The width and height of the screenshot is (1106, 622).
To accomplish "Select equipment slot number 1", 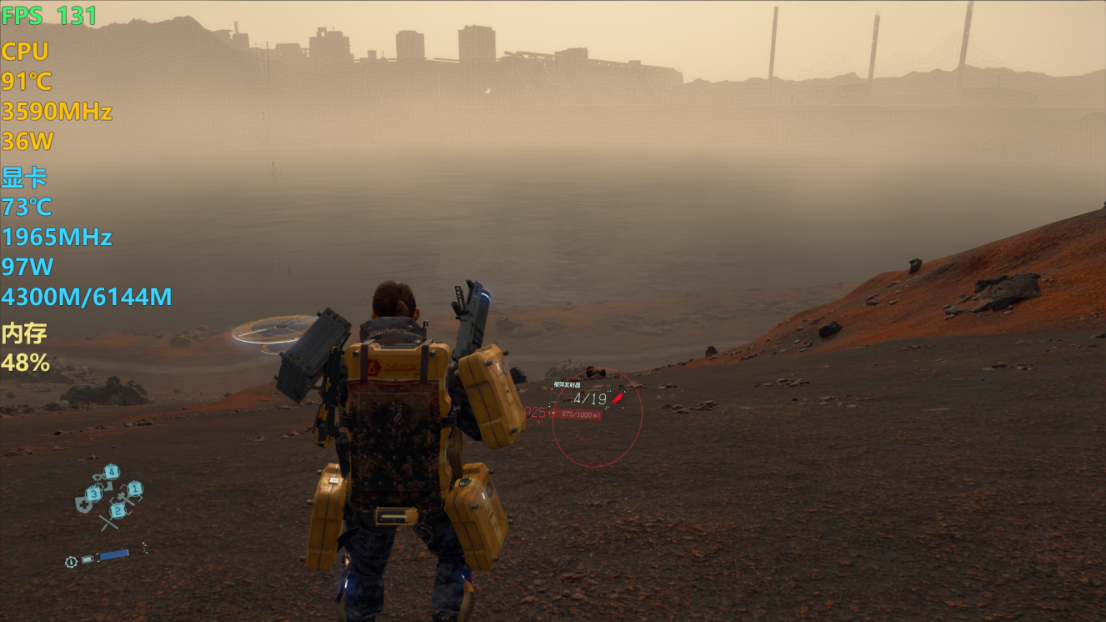I will (x=133, y=489).
